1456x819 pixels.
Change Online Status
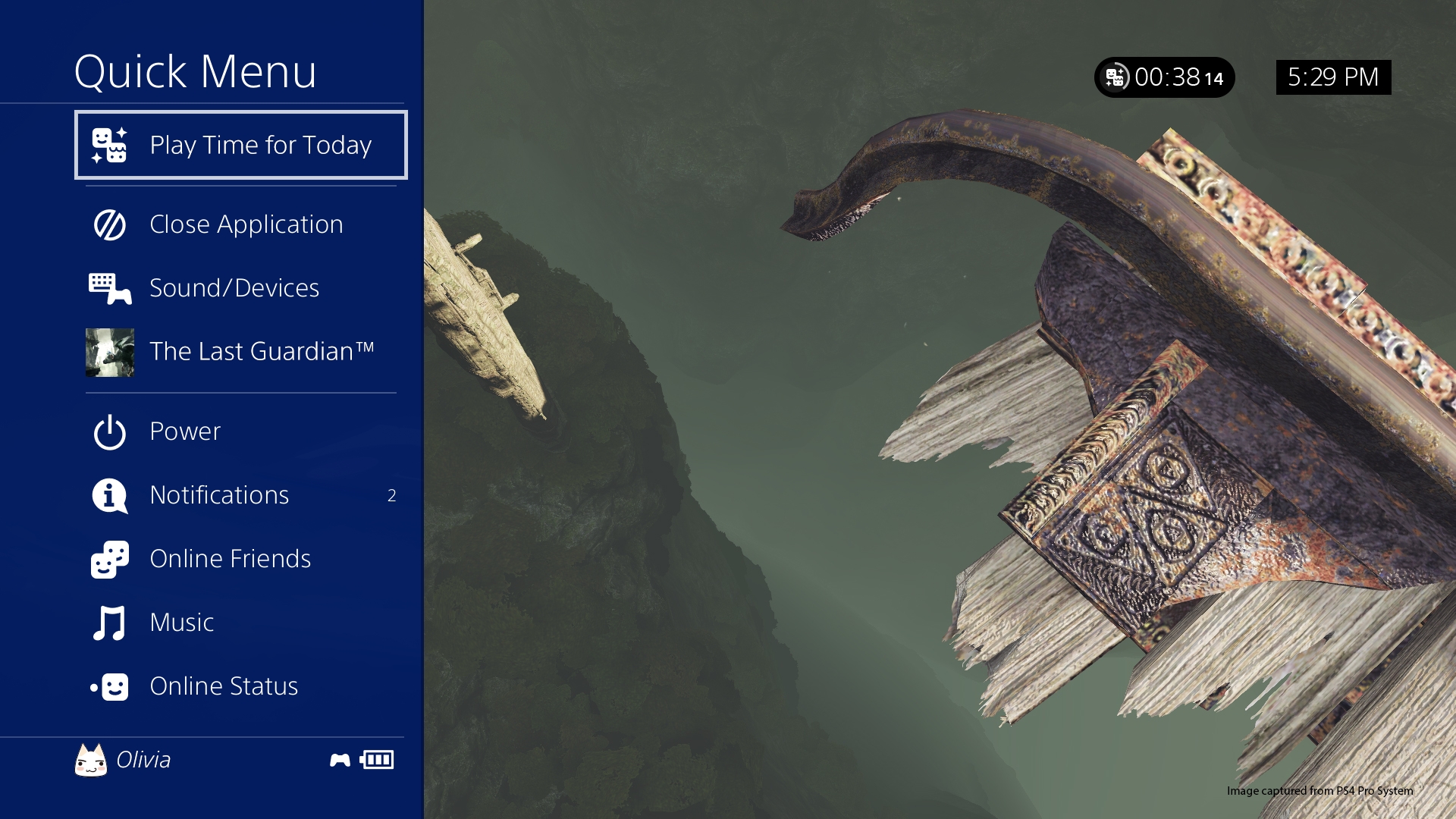tap(241, 686)
